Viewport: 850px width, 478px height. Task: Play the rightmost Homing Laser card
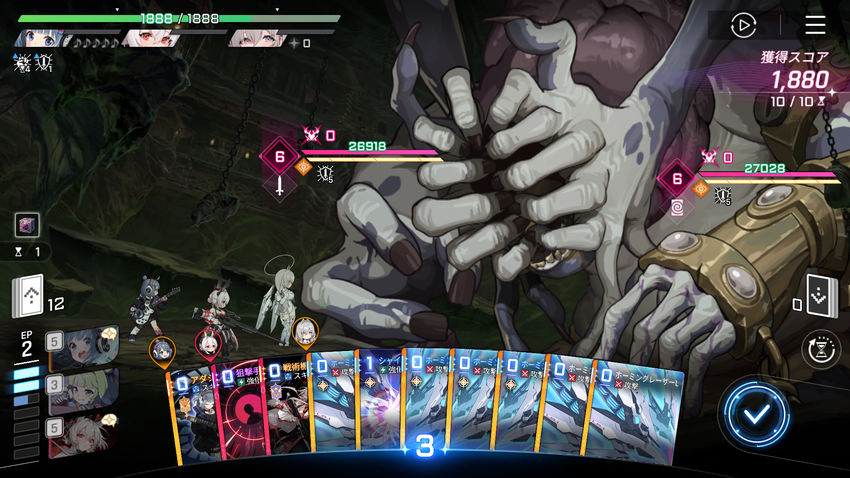click(x=640, y=410)
